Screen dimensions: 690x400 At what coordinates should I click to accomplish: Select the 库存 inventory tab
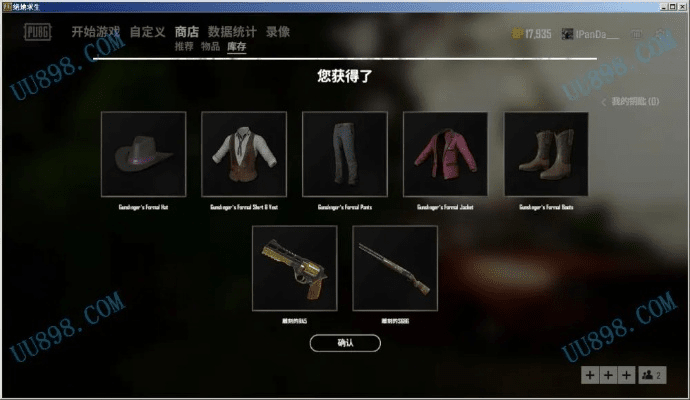click(x=237, y=47)
